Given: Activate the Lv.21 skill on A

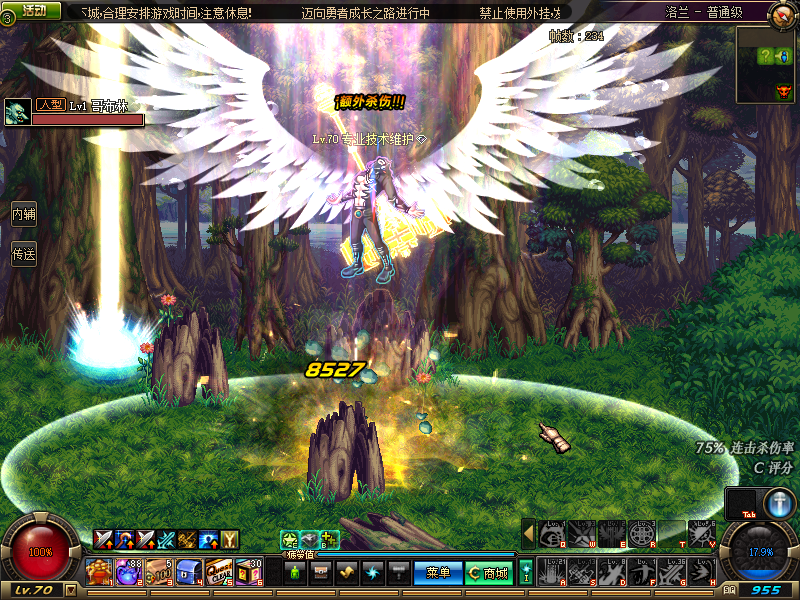Looking at the screenshot, I should tap(551, 572).
